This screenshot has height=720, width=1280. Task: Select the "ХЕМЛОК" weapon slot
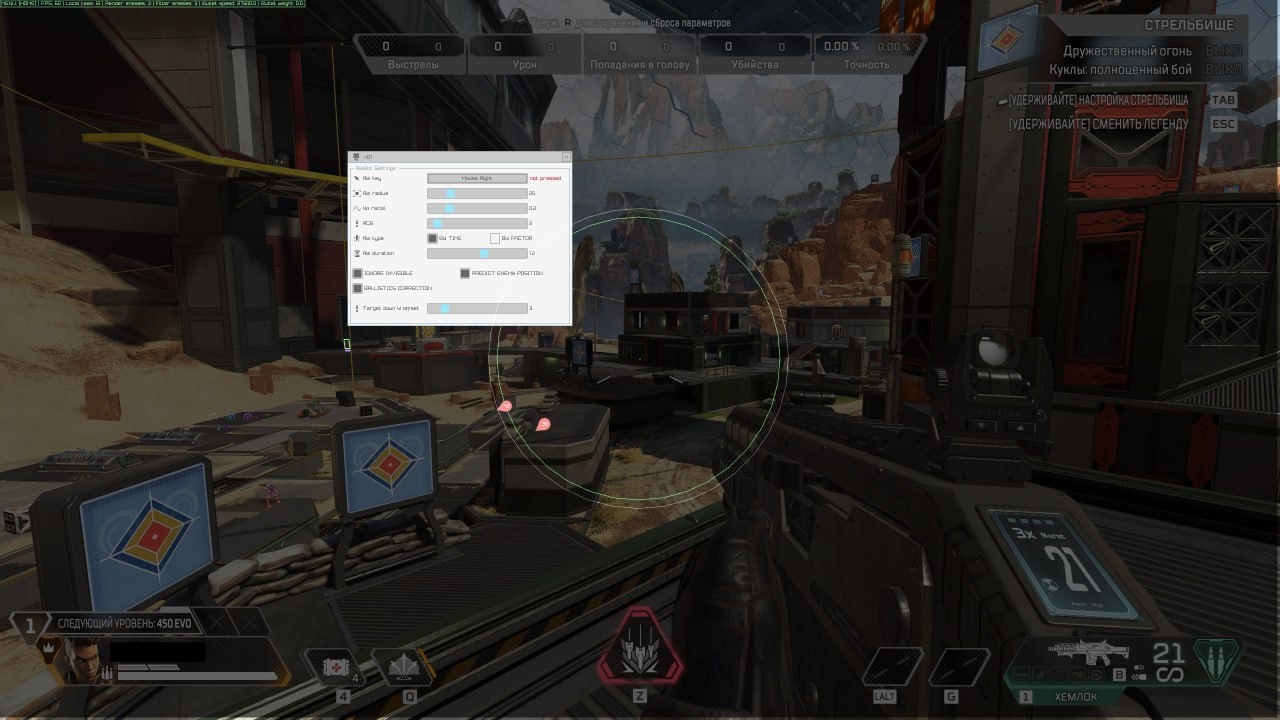pos(1078,696)
